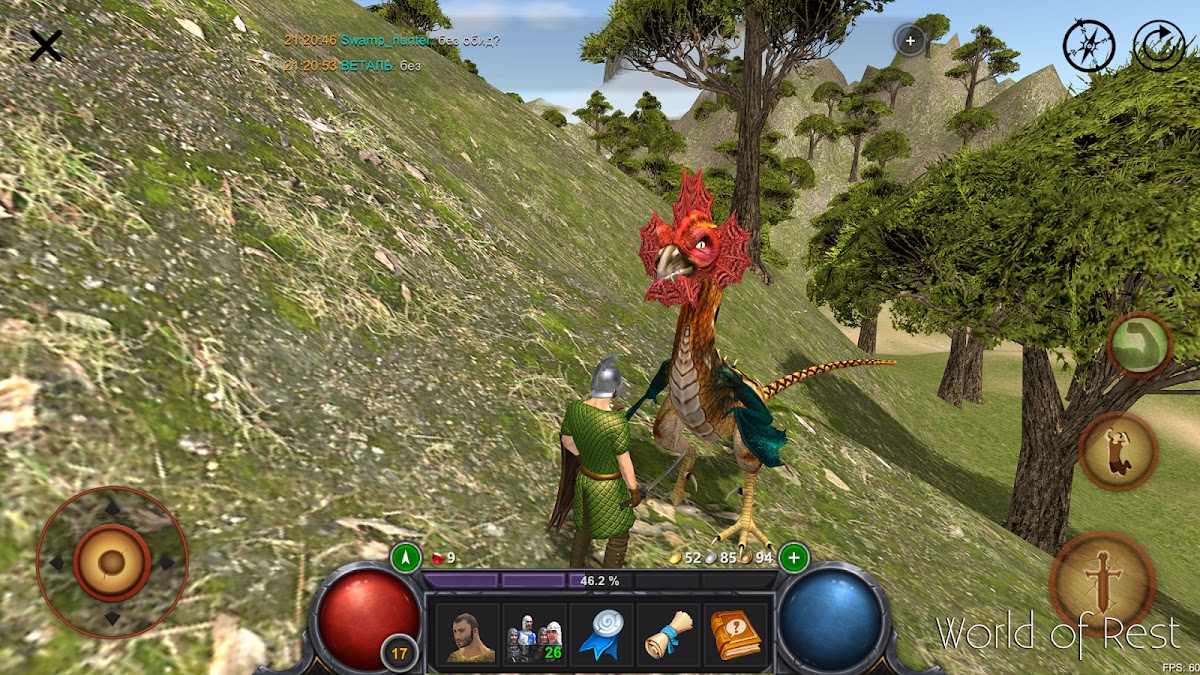This screenshot has height=675, width=1200.
Task: Open the scroll with blue ribbon
Action: [x=668, y=633]
